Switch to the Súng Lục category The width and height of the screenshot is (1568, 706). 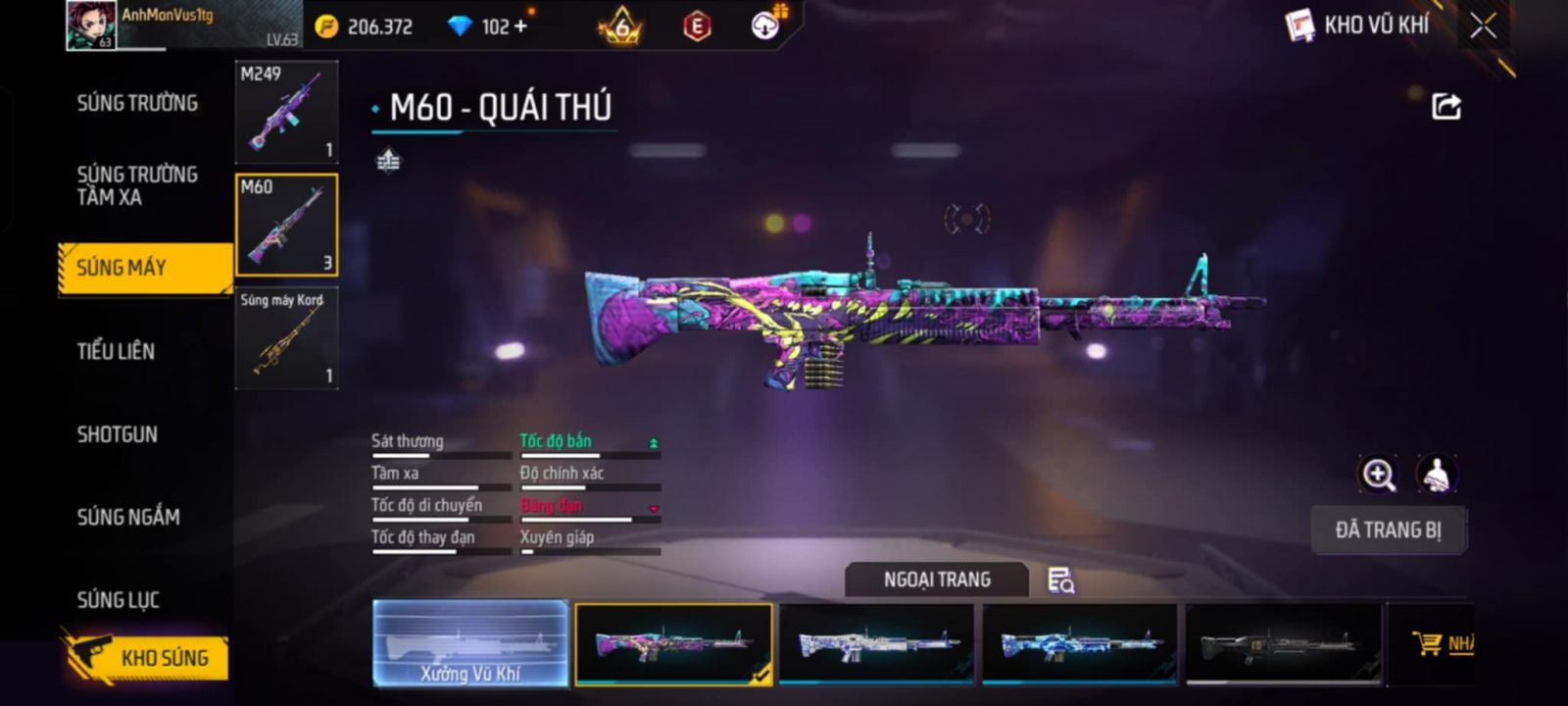tap(118, 600)
